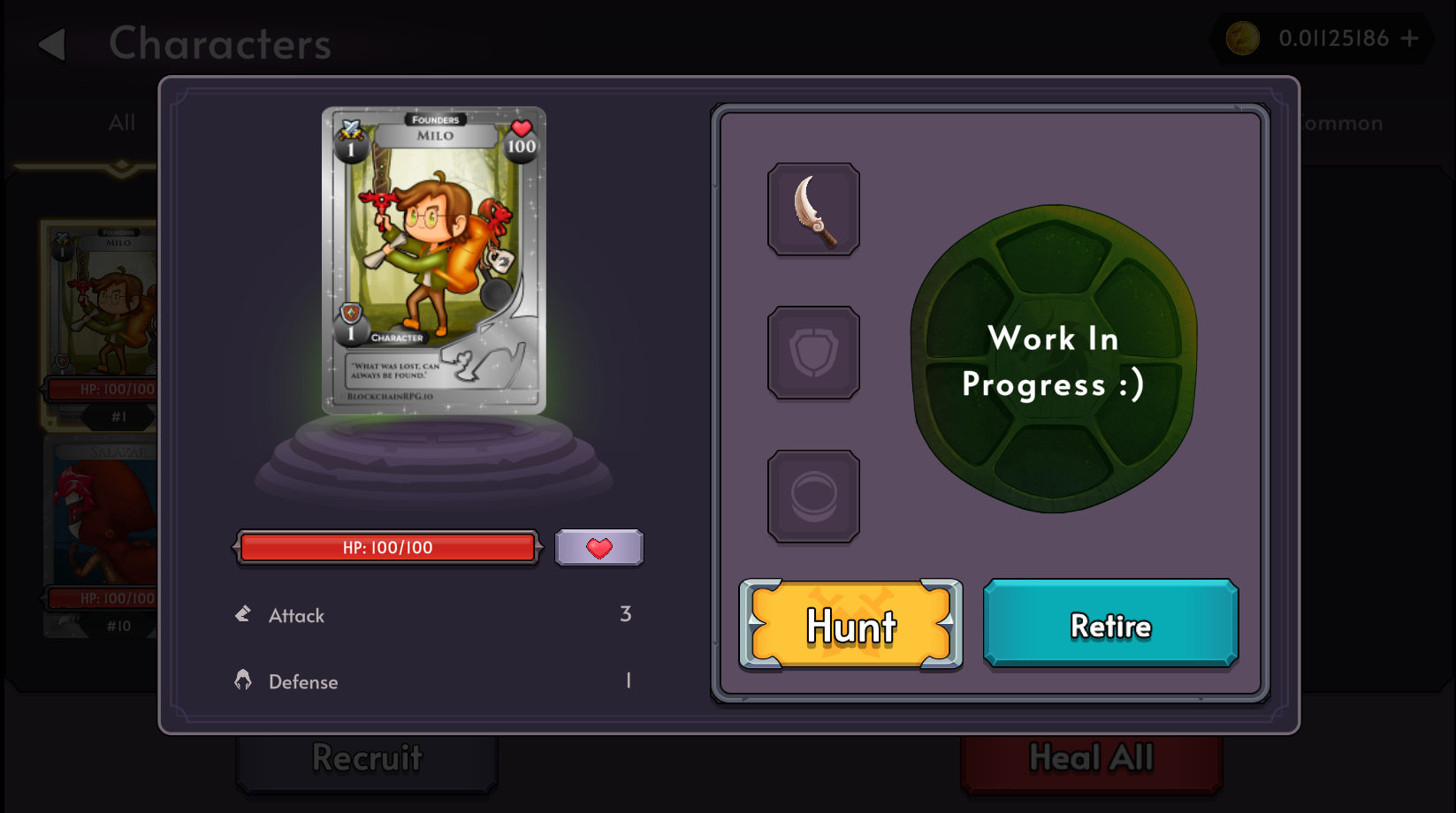Click the coin currency icon in top bar
The width and height of the screenshot is (1456, 813).
1241,38
